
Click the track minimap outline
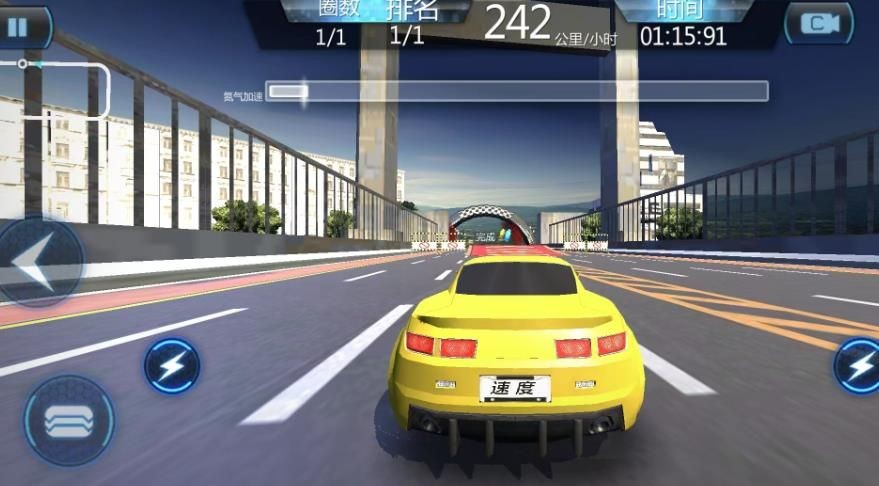60,90
